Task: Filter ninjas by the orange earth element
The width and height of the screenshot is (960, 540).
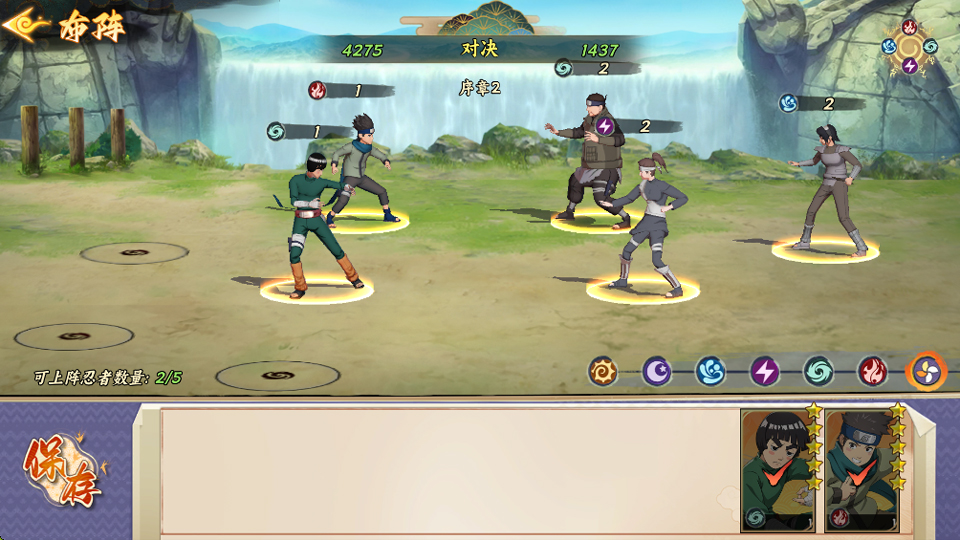Action: pyautogui.click(x=603, y=371)
